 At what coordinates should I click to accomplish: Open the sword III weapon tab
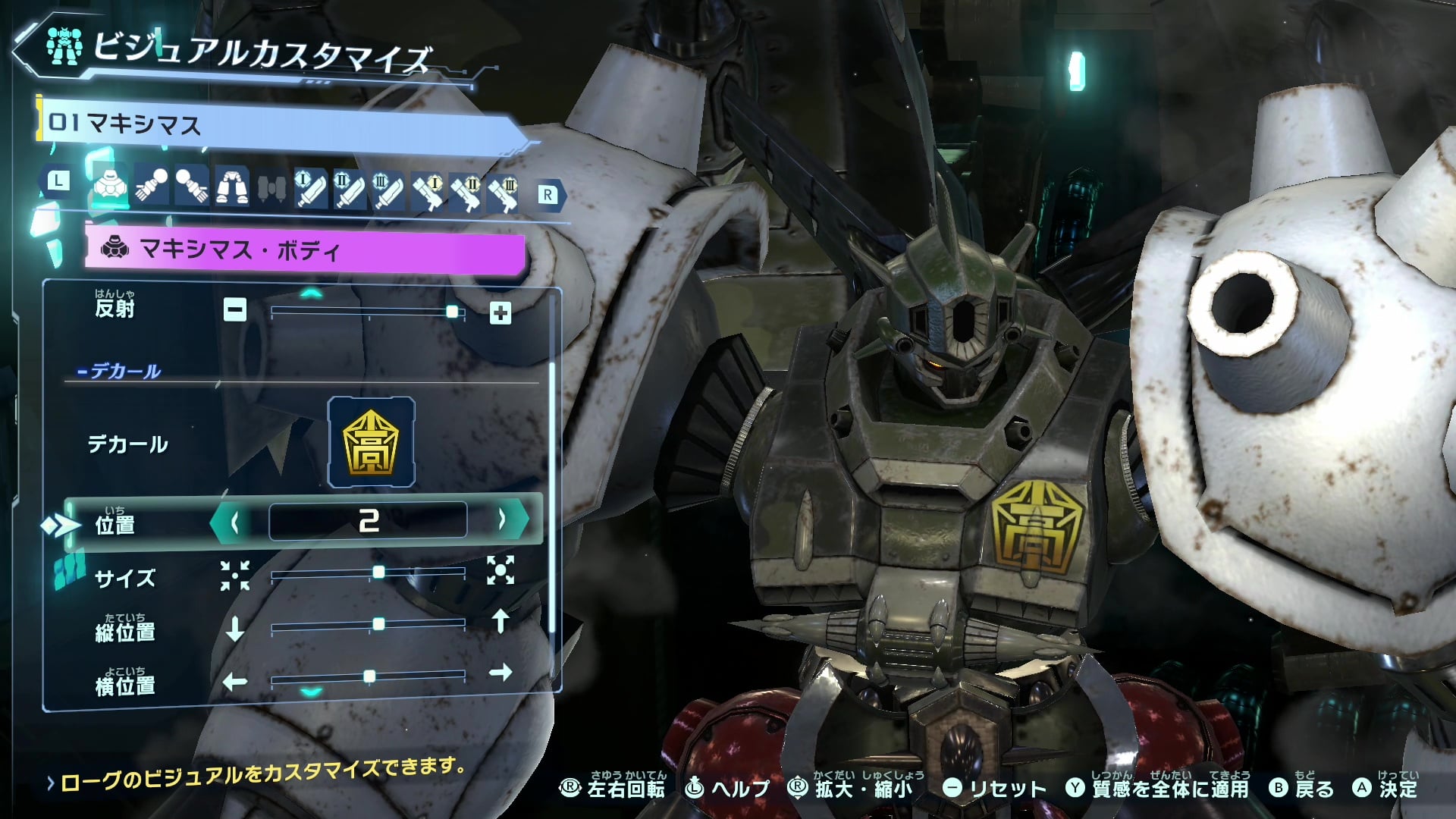pyautogui.click(x=388, y=190)
